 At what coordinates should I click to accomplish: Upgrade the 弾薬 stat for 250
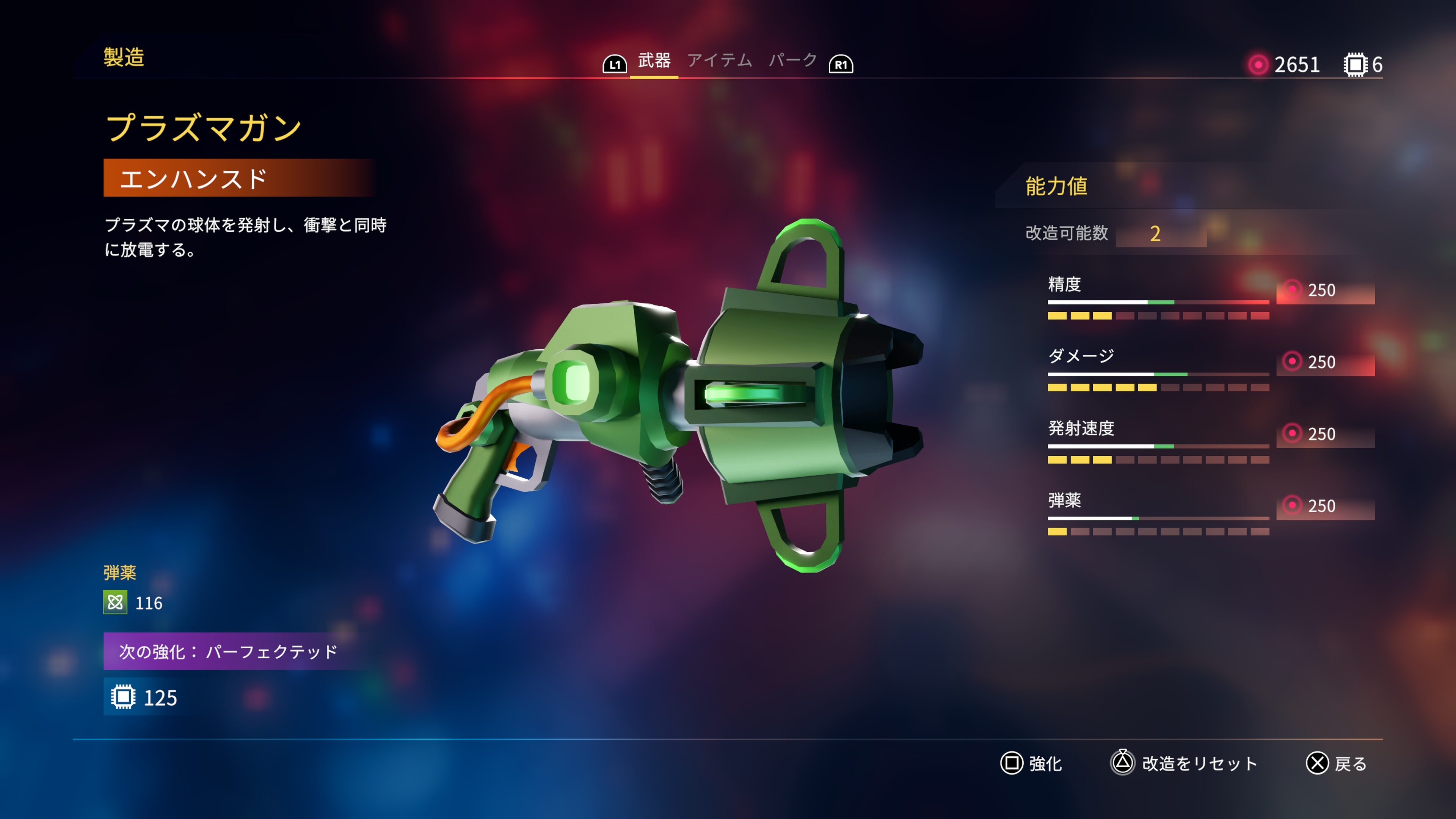(1325, 506)
